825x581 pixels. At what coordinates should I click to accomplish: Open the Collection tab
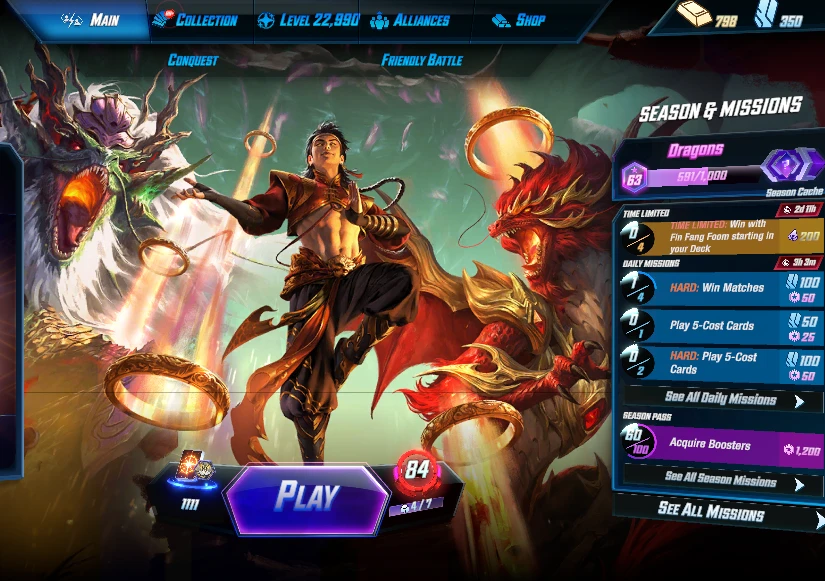pos(196,20)
